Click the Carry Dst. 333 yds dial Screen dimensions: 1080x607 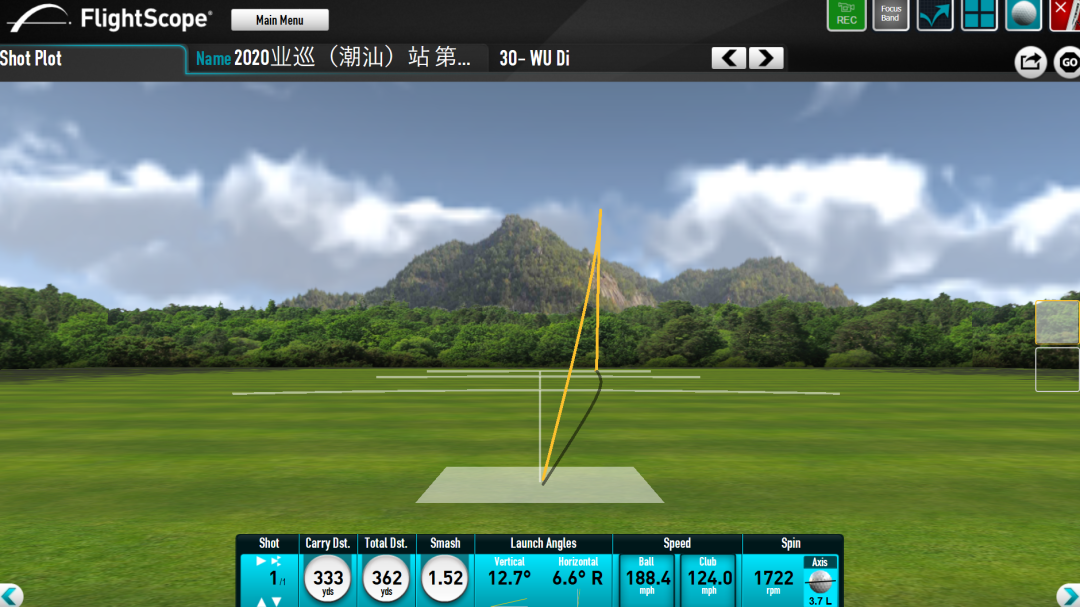click(328, 579)
